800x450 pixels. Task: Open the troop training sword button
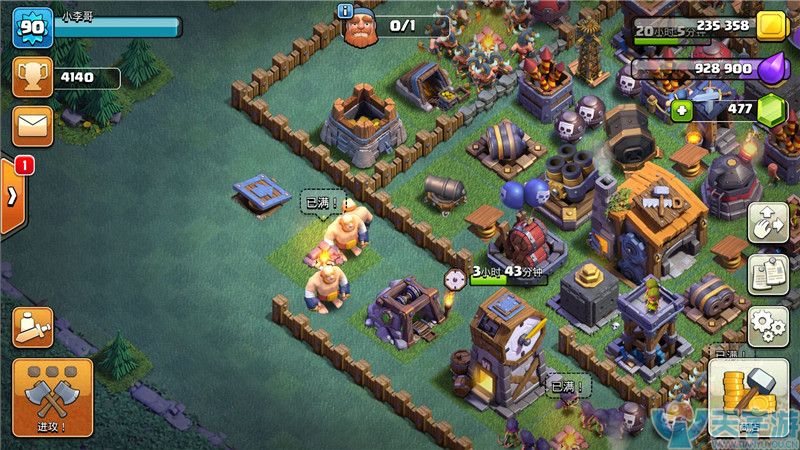pos(32,327)
